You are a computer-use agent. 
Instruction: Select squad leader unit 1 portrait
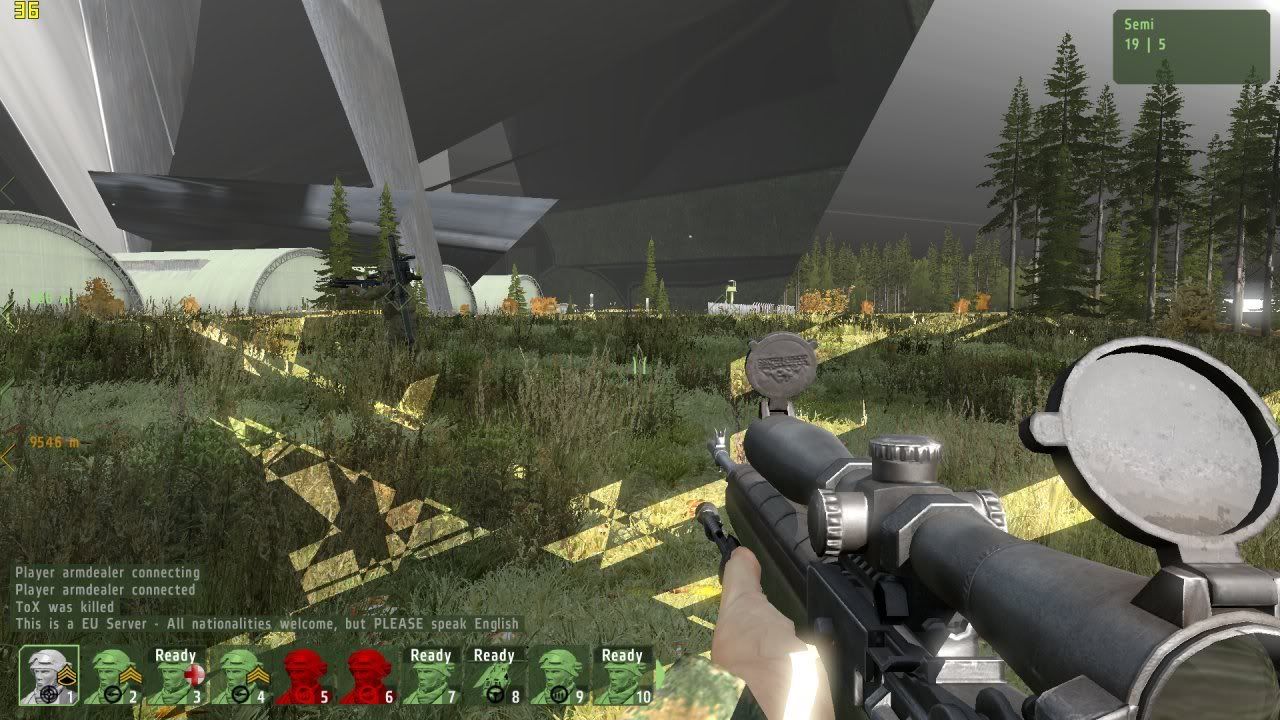(49, 676)
